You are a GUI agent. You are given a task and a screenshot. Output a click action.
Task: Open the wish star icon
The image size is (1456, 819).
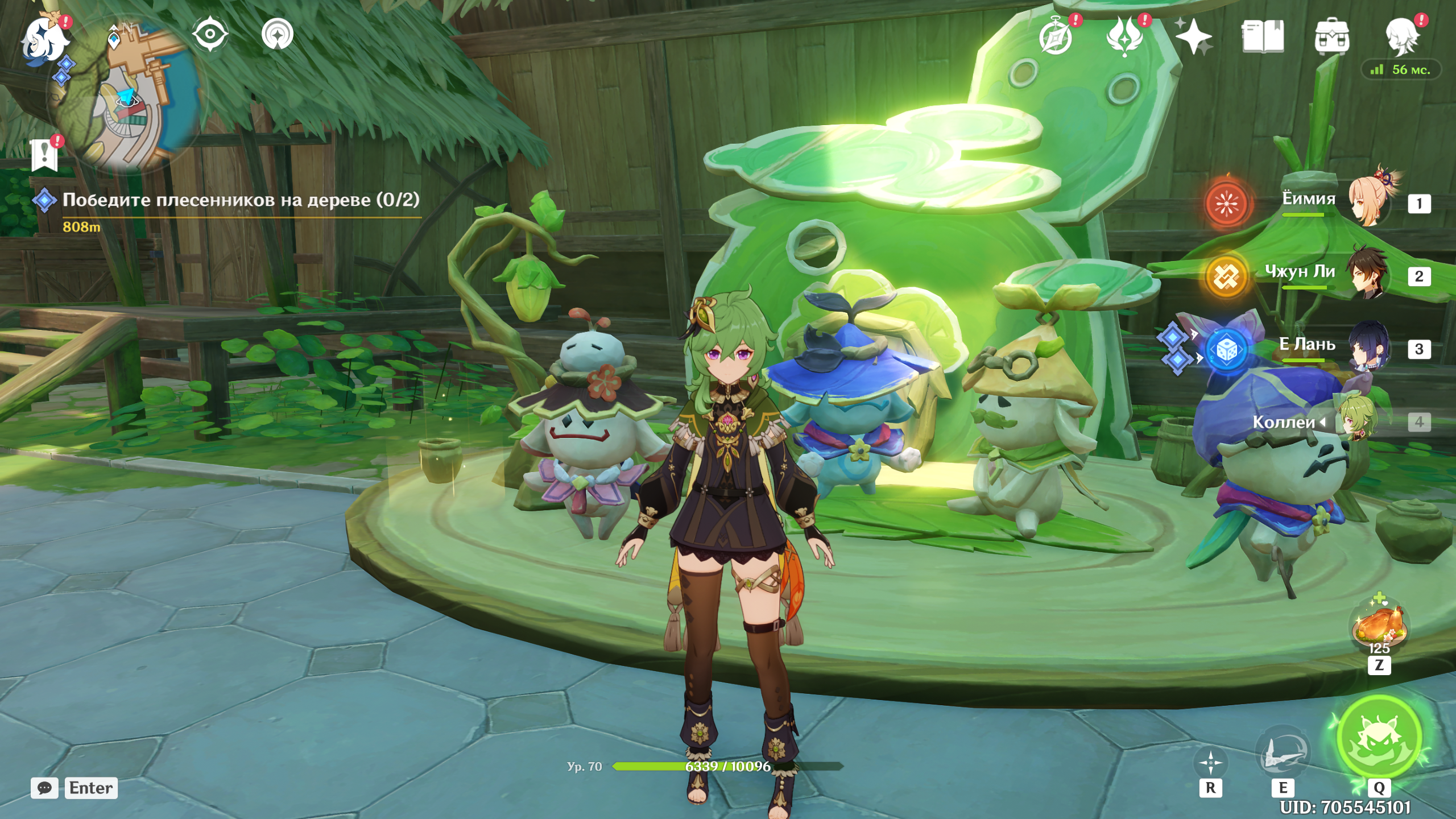(x=1193, y=37)
